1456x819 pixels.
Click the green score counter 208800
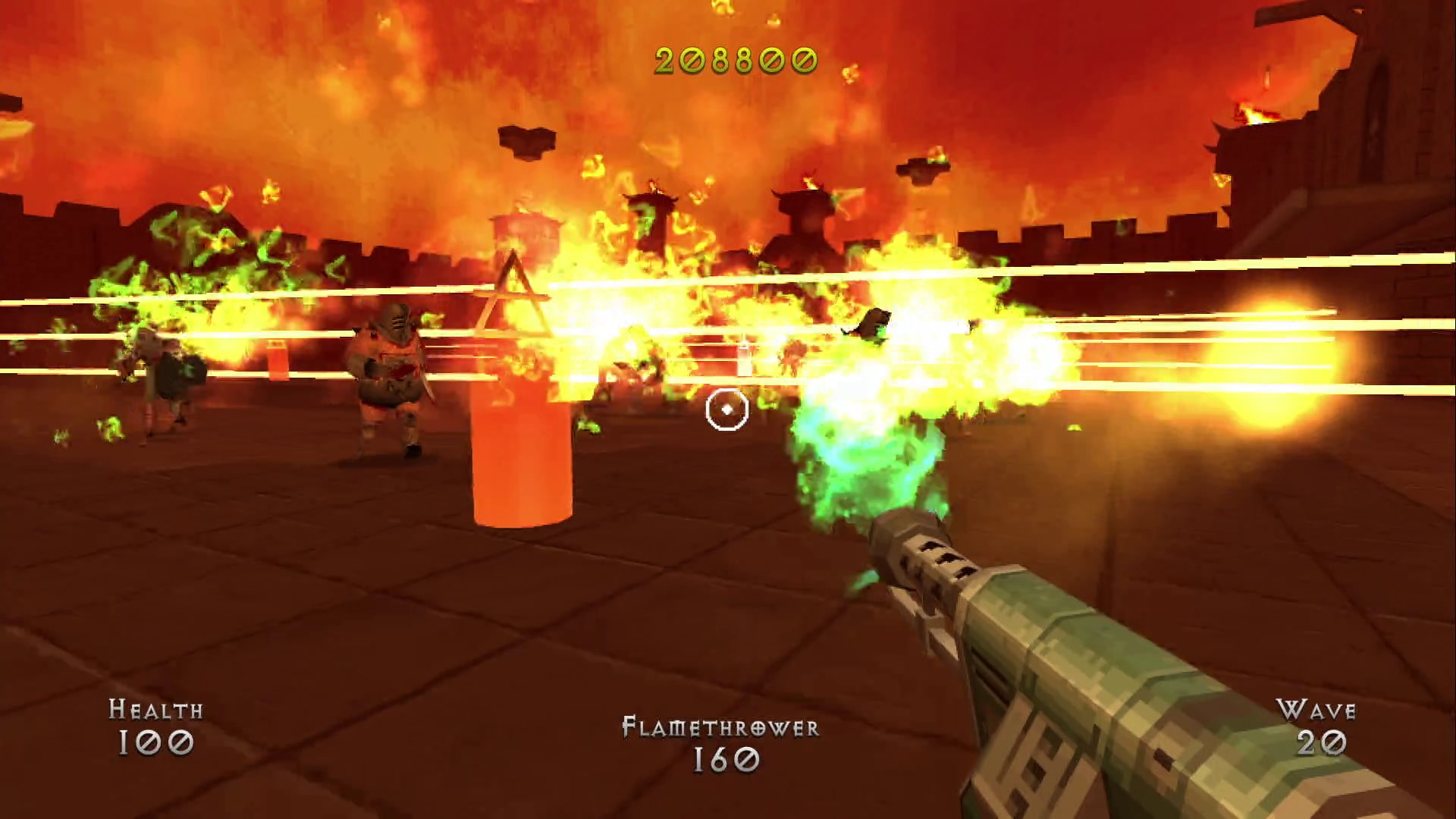coord(733,61)
